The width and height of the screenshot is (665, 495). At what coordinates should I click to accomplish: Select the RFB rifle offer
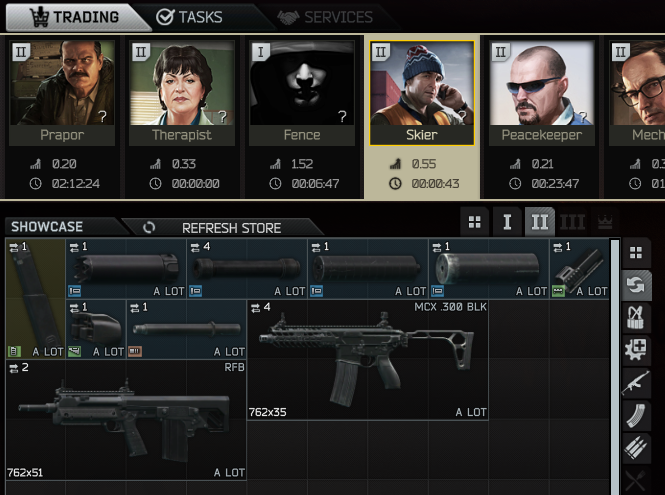tap(125, 420)
